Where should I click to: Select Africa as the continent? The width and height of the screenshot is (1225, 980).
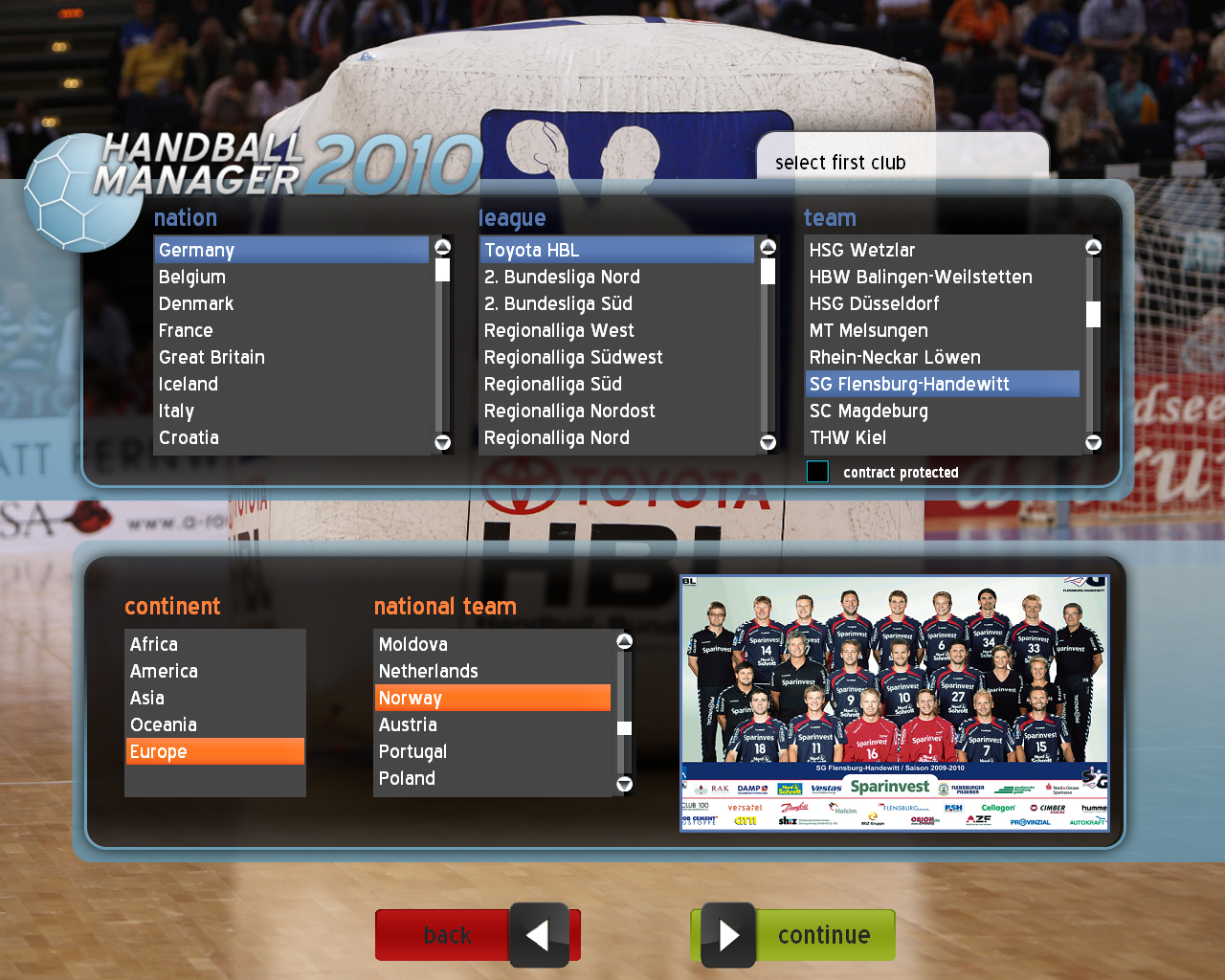click(x=154, y=644)
